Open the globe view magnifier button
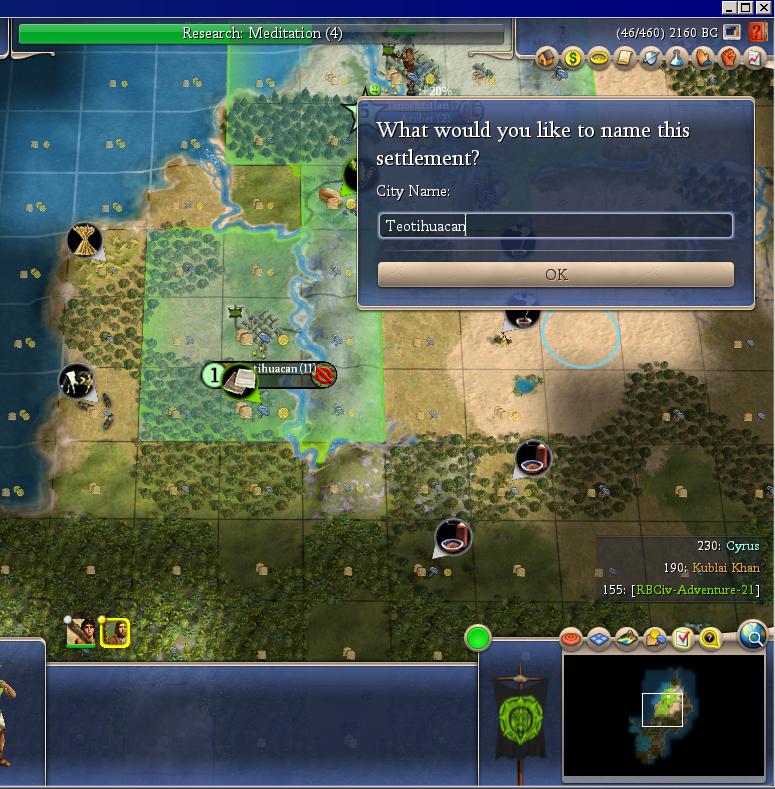 pos(754,634)
